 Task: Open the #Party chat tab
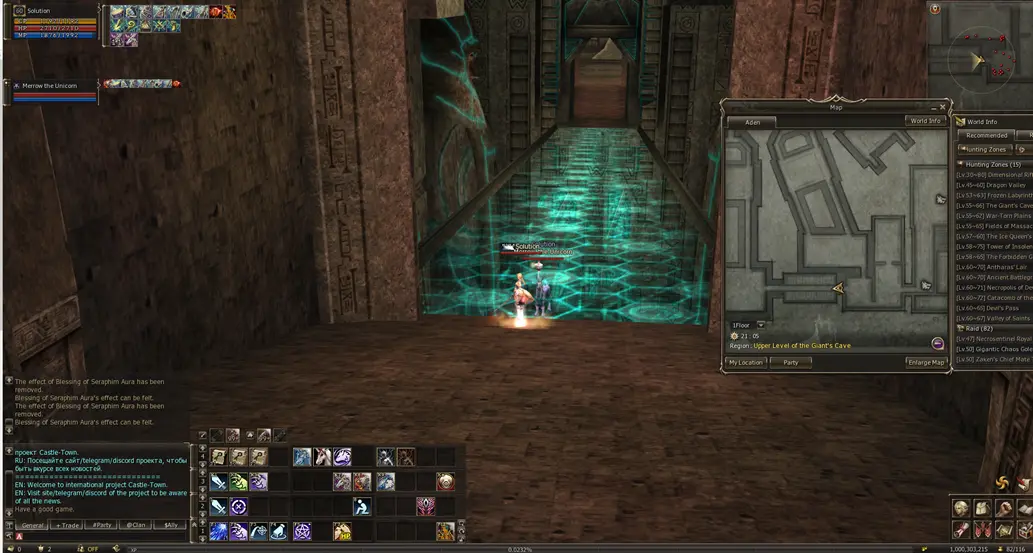100,525
